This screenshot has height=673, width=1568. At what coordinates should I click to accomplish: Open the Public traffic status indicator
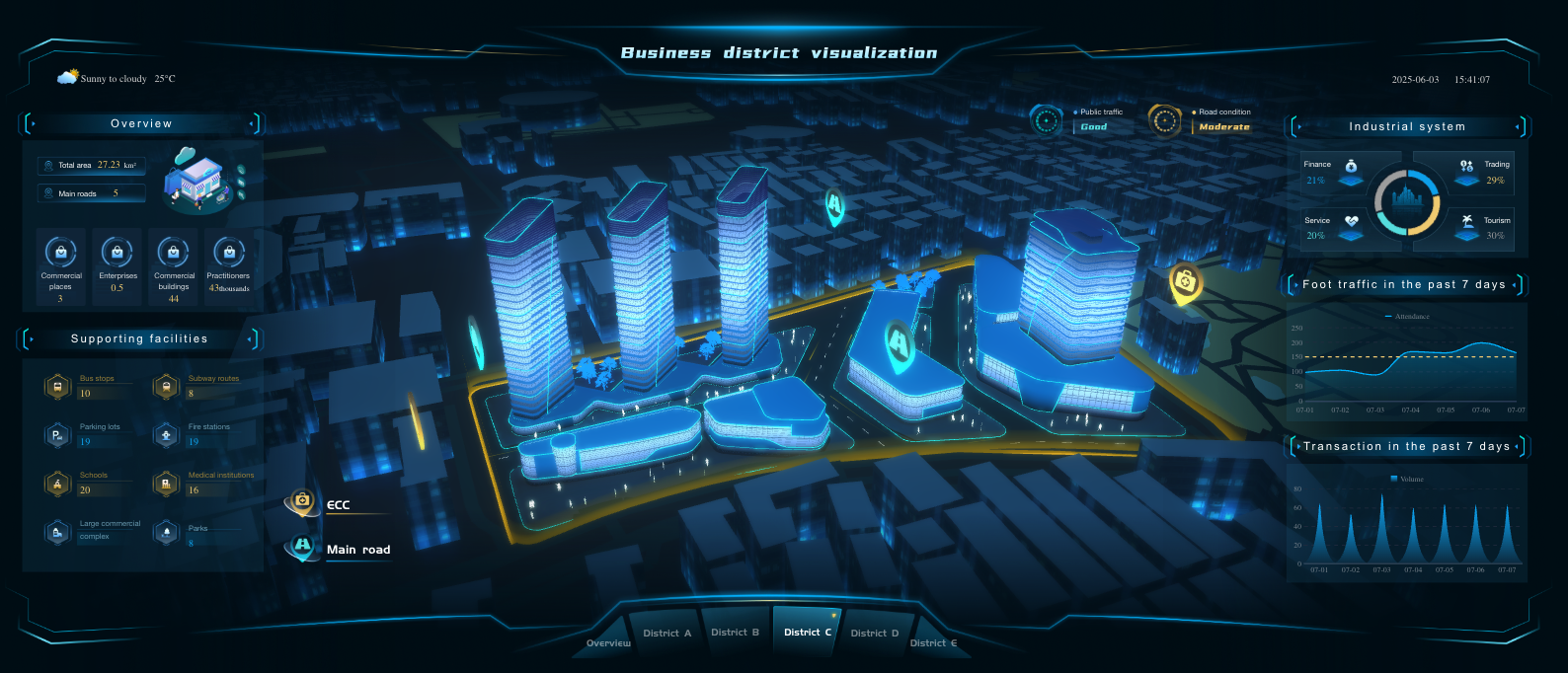pyautogui.click(x=1047, y=120)
